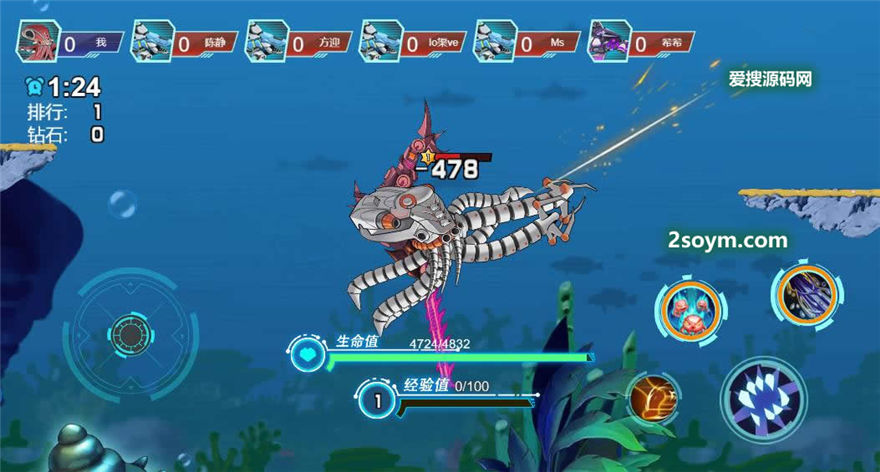Choose the 方迎 player score panel

point(298,43)
